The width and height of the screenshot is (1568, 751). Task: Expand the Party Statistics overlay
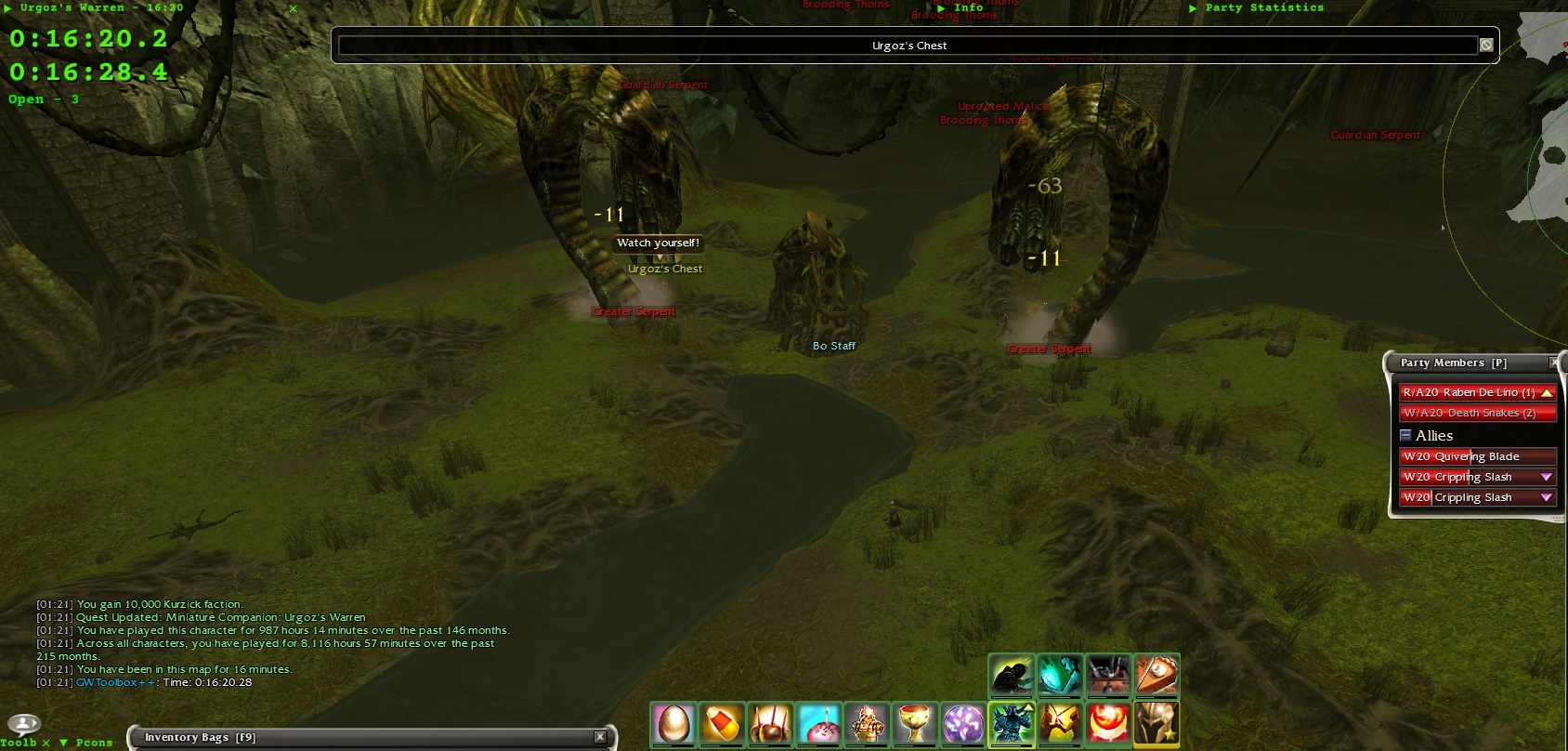click(x=1194, y=7)
